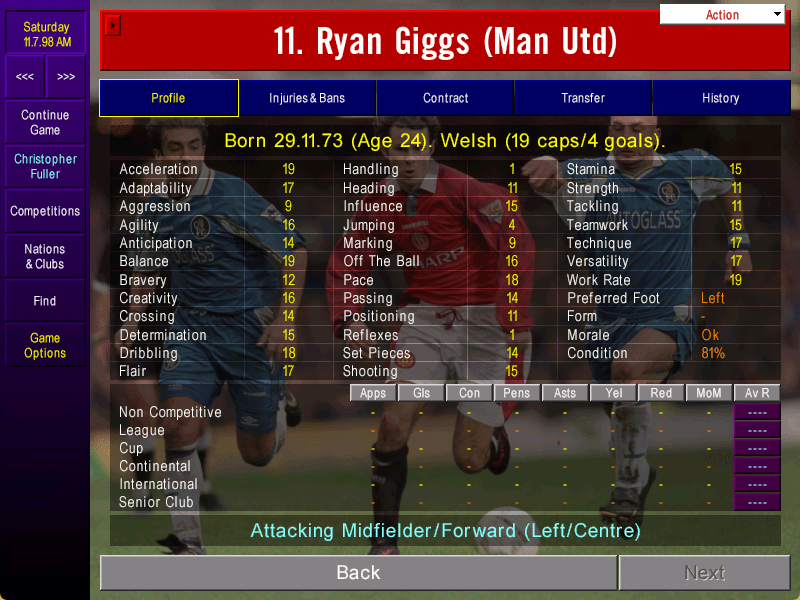Go forward with >>> button
Image resolution: width=800 pixels, height=600 pixels.
pos(65,77)
